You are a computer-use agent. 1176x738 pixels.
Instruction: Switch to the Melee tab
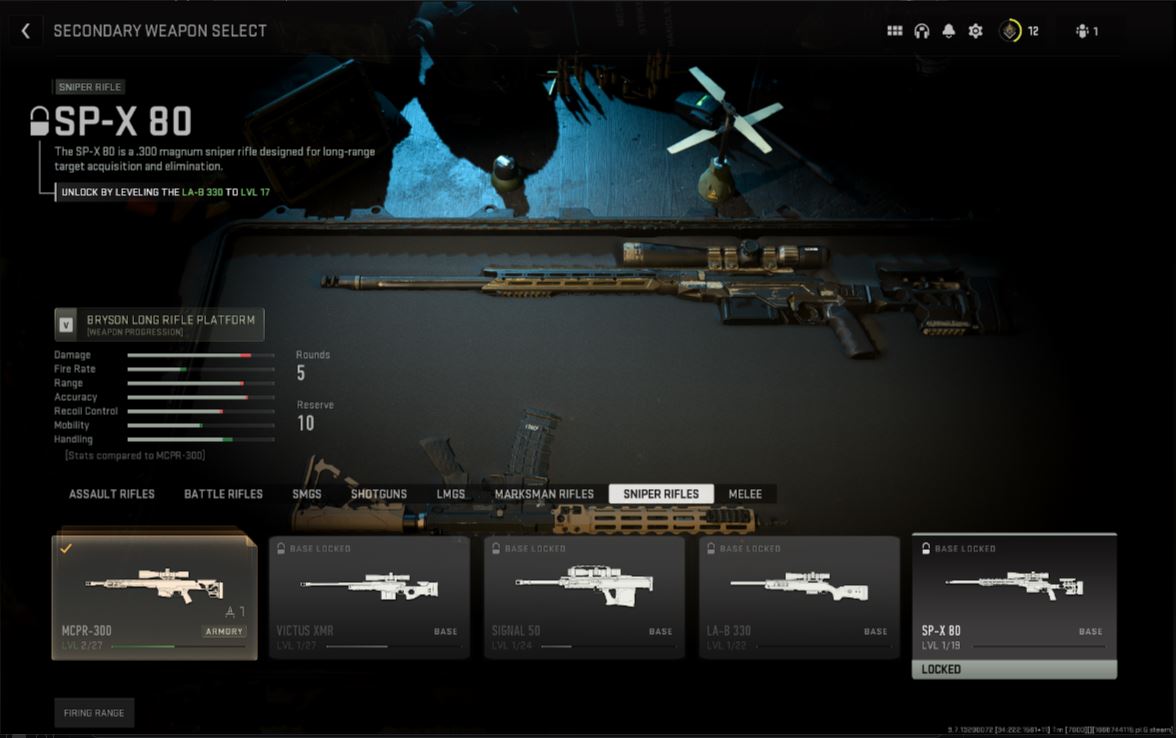click(745, 494)
